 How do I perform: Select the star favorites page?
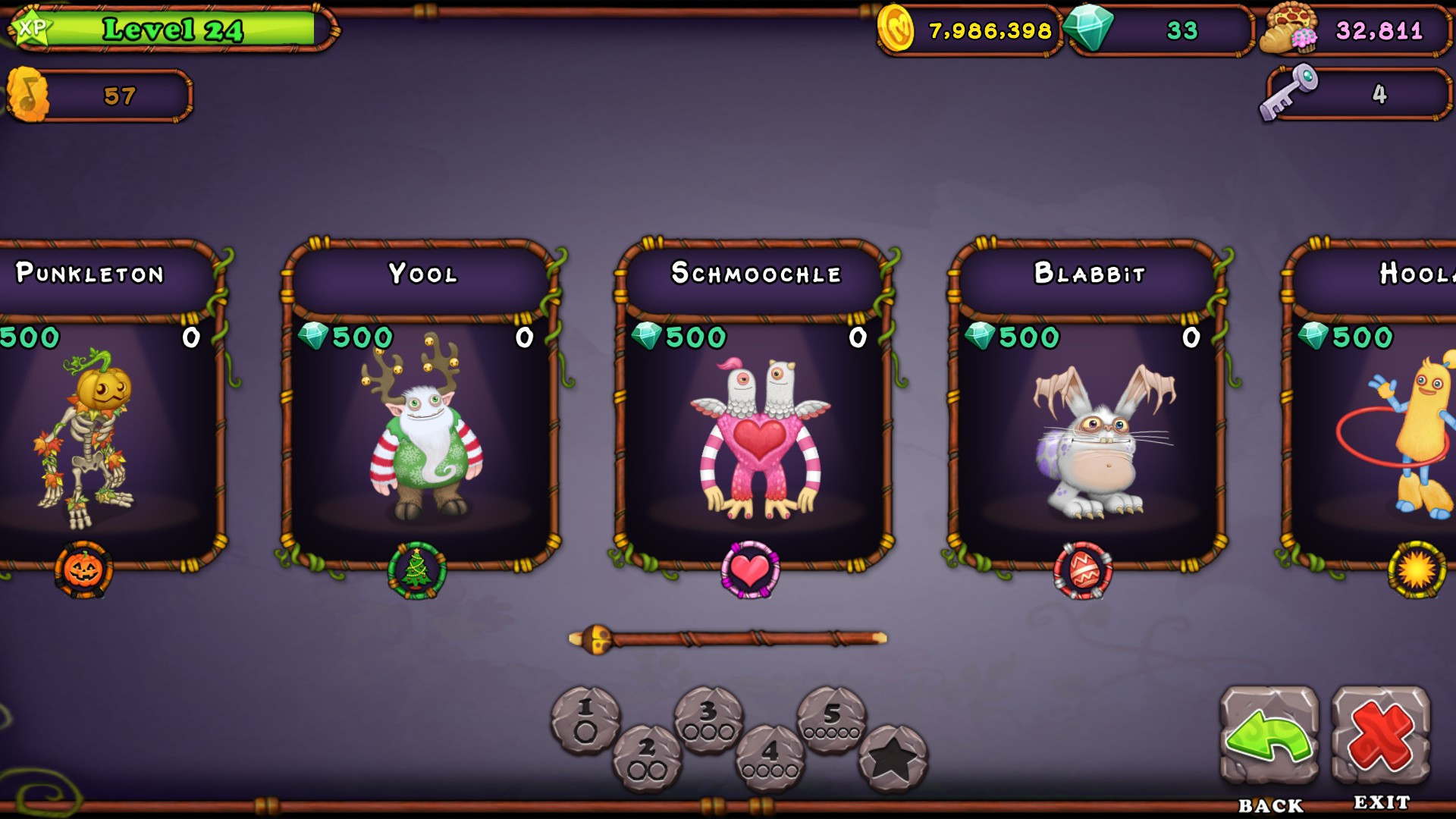click(x=893, y=755)
